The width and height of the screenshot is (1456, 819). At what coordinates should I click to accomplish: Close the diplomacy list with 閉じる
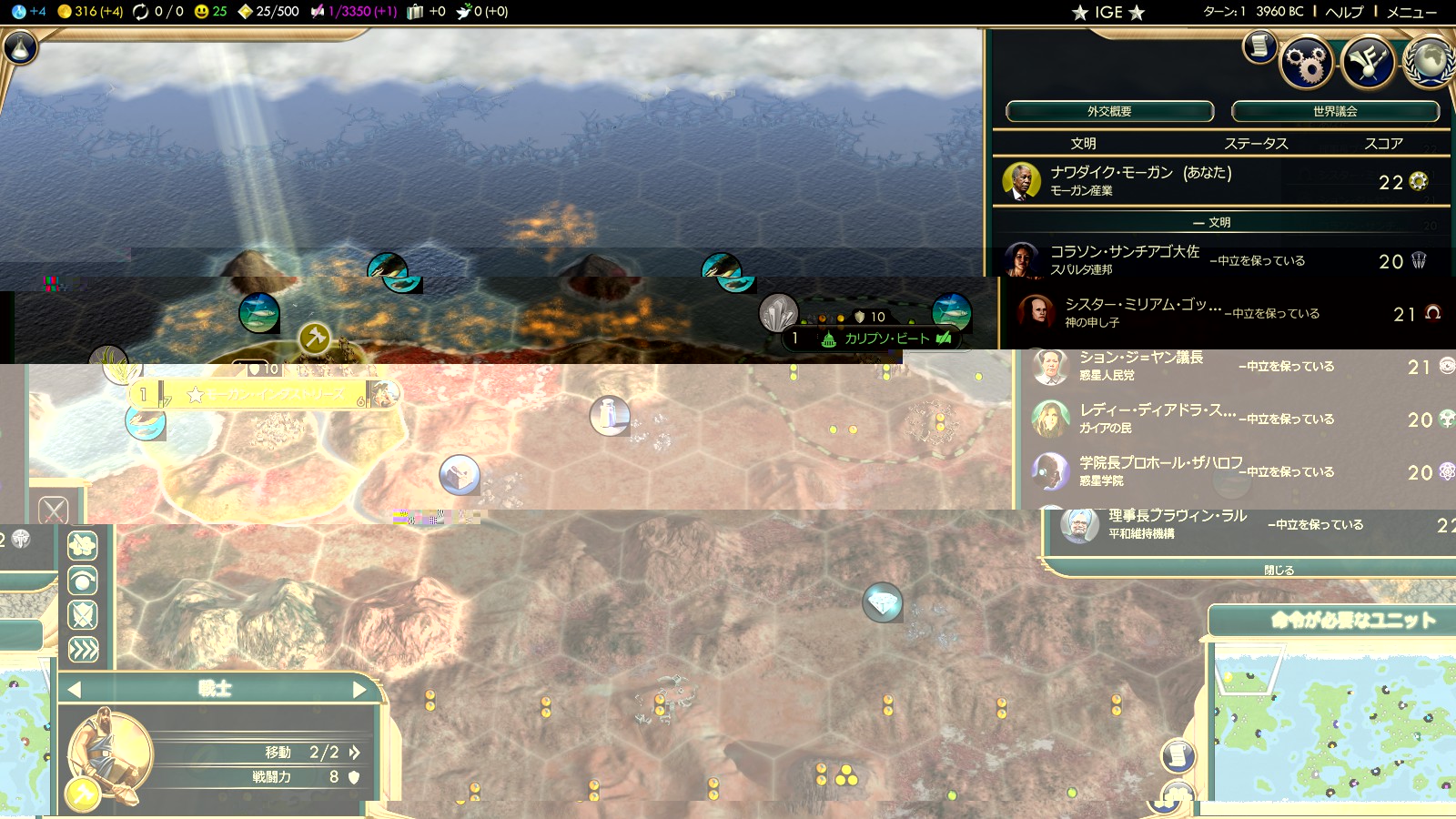coord(1279,570)
